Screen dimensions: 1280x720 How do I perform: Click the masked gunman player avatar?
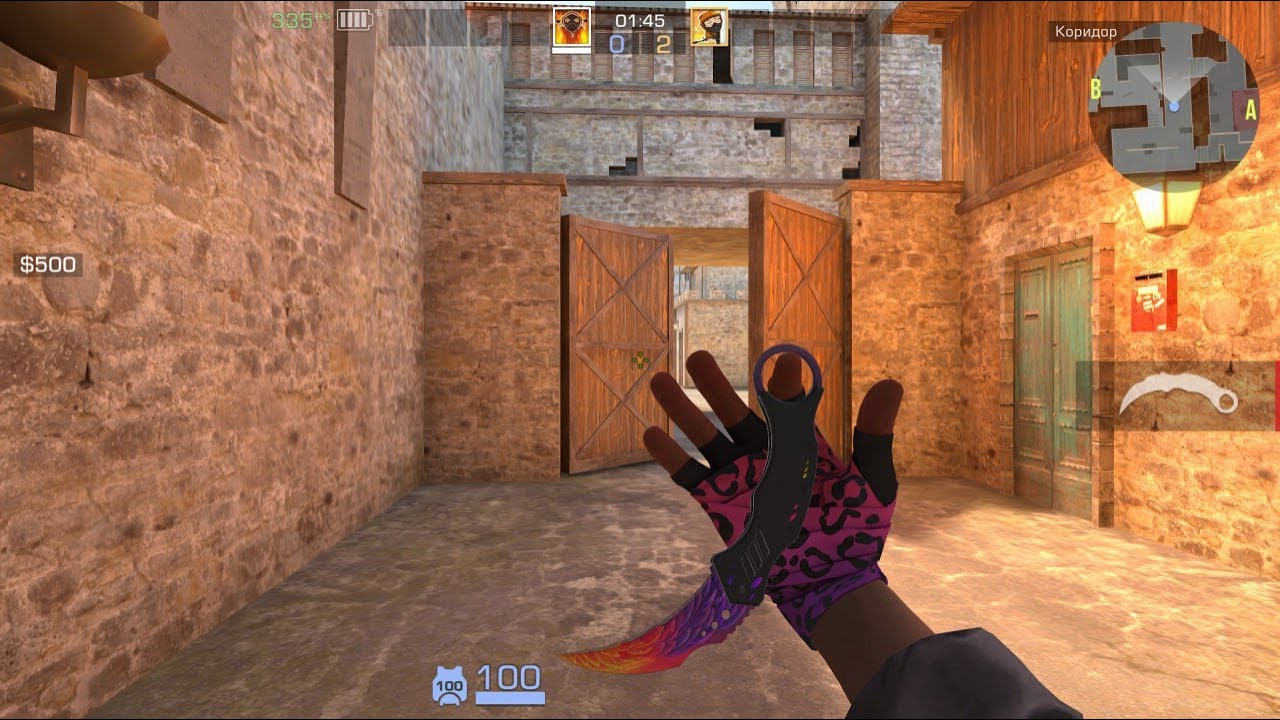[709, 27]
